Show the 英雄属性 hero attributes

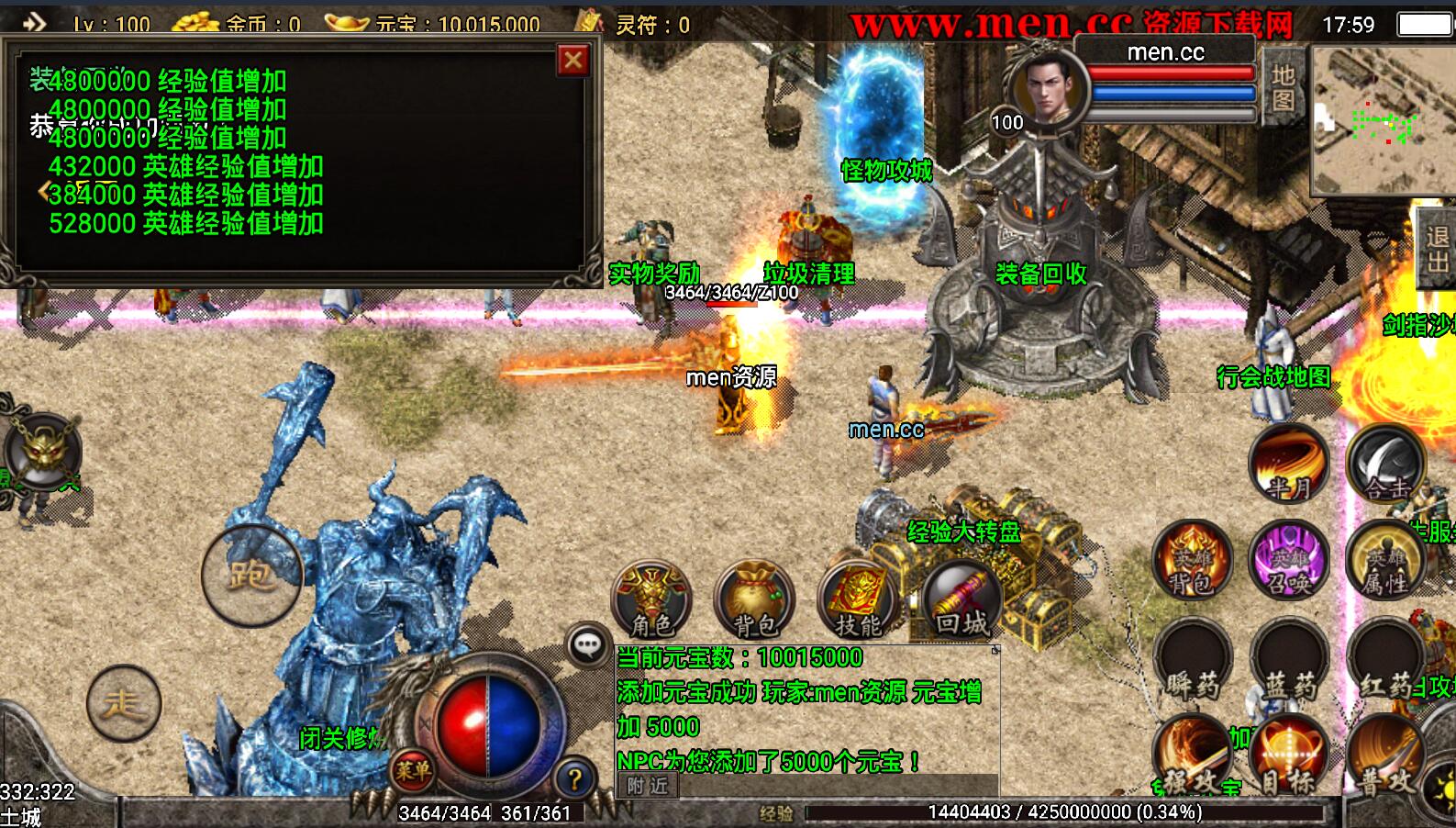(x=1385, y=560)
